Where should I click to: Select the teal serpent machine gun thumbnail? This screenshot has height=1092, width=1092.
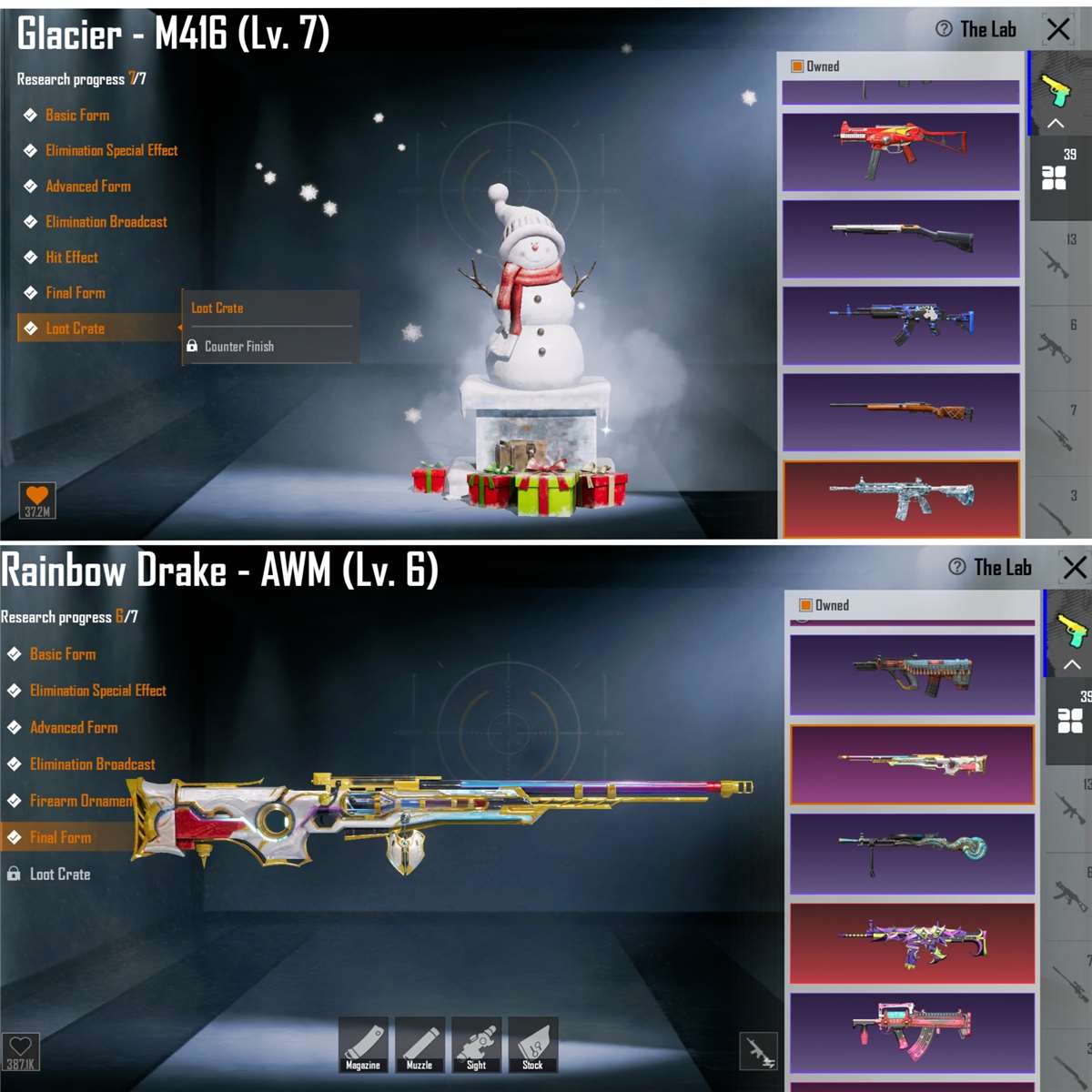click(912, 854)
